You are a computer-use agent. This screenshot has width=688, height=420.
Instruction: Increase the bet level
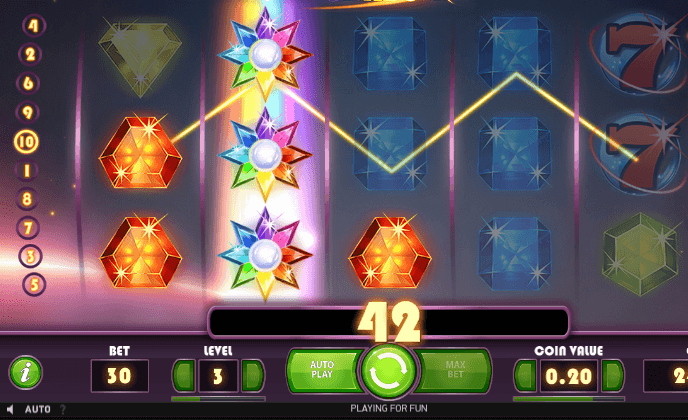(252, 376)
